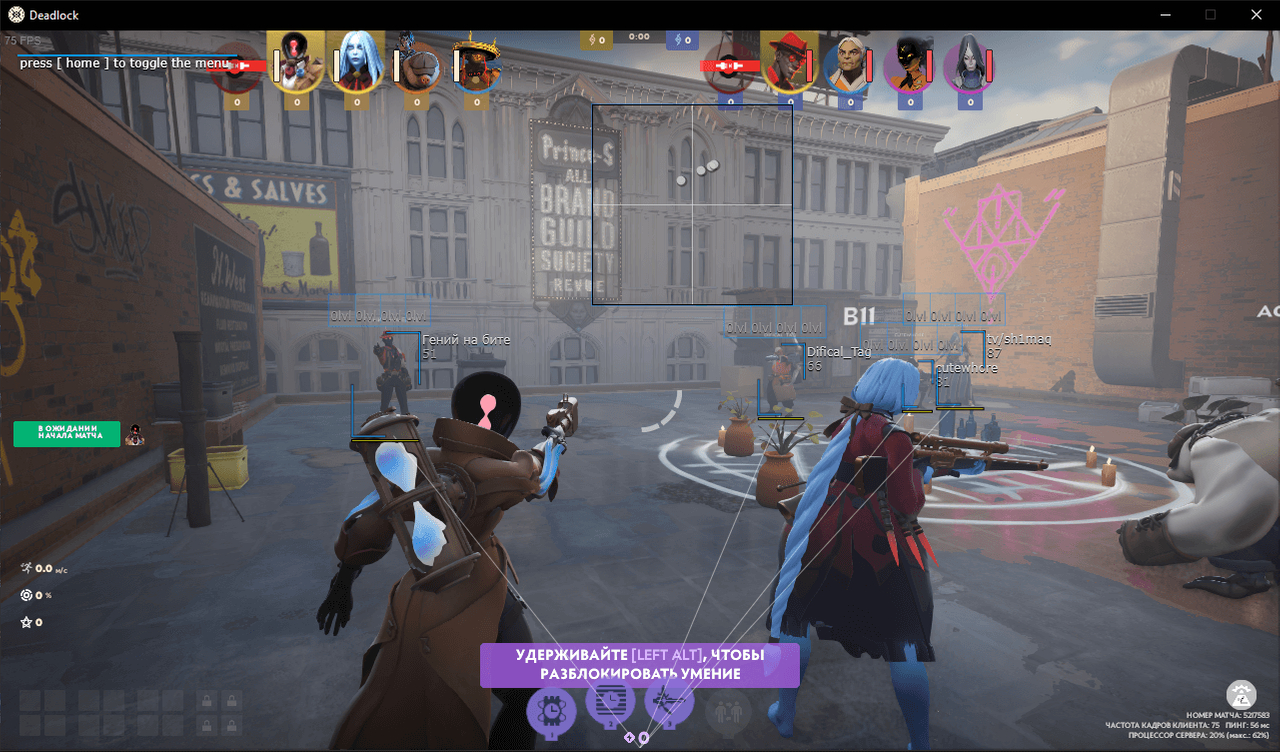Click the star counter icon
Image resolution: width=1280 pixels, height=752 pixels.
27,621
